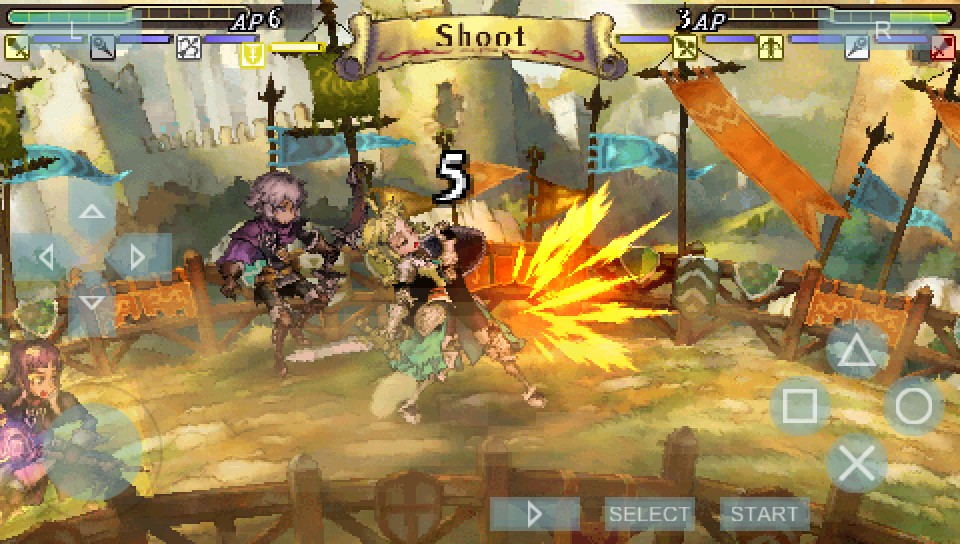
Task: Tap the triangle touch button
Action: point(857,350)
